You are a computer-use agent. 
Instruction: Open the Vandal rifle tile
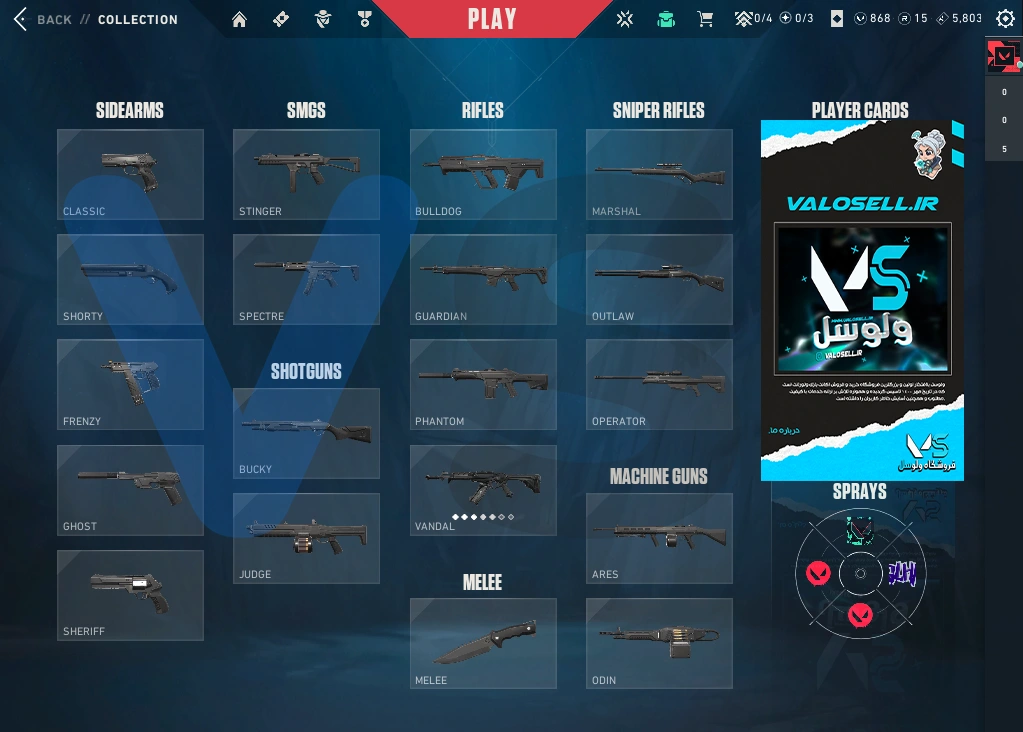(483, 490)
